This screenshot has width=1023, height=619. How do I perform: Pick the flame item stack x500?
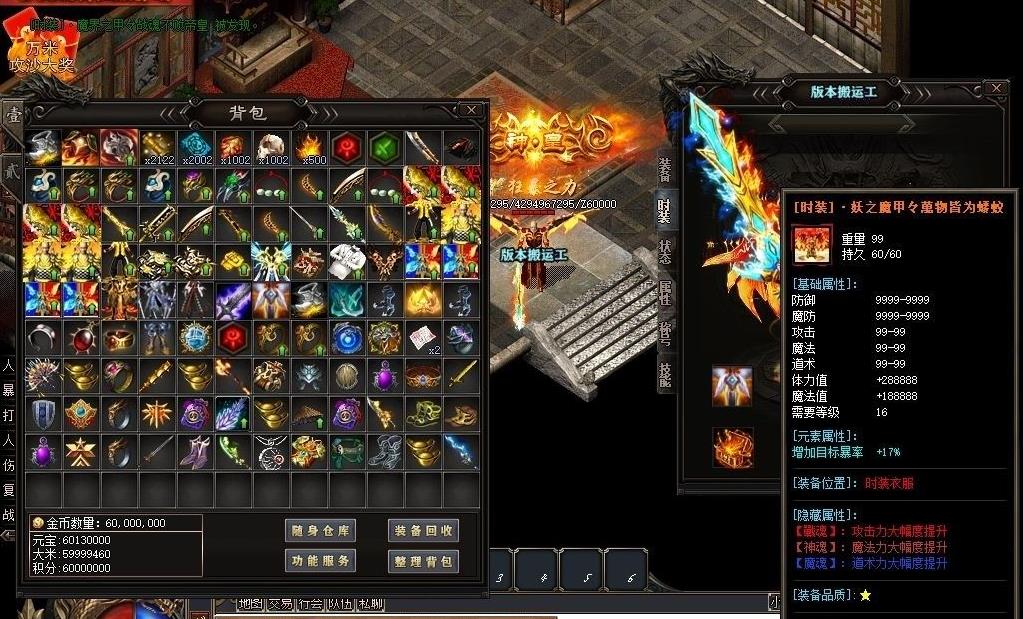[309, 147]
